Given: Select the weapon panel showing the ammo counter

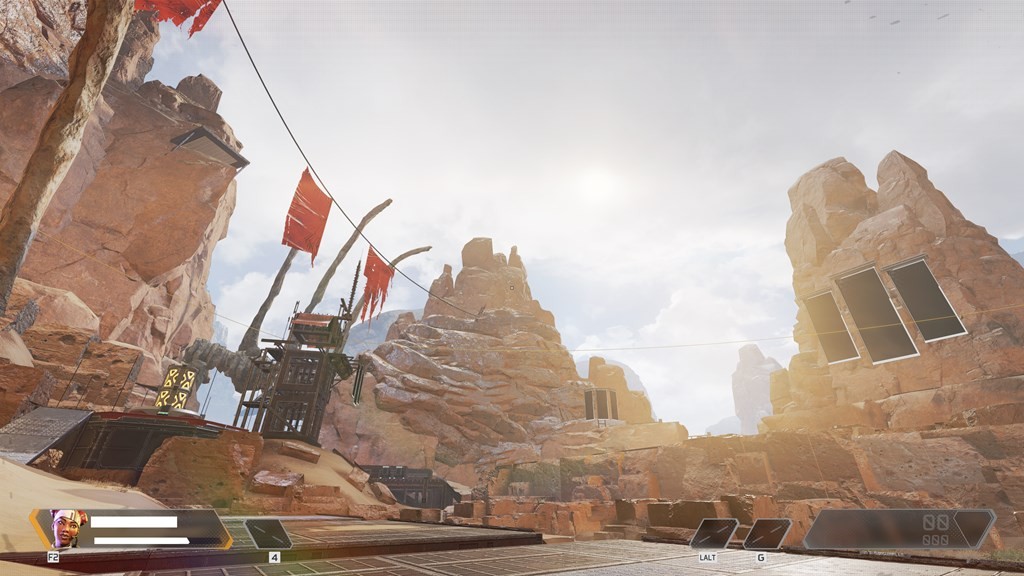Looking at the screenshot, I should coord(899,529).
